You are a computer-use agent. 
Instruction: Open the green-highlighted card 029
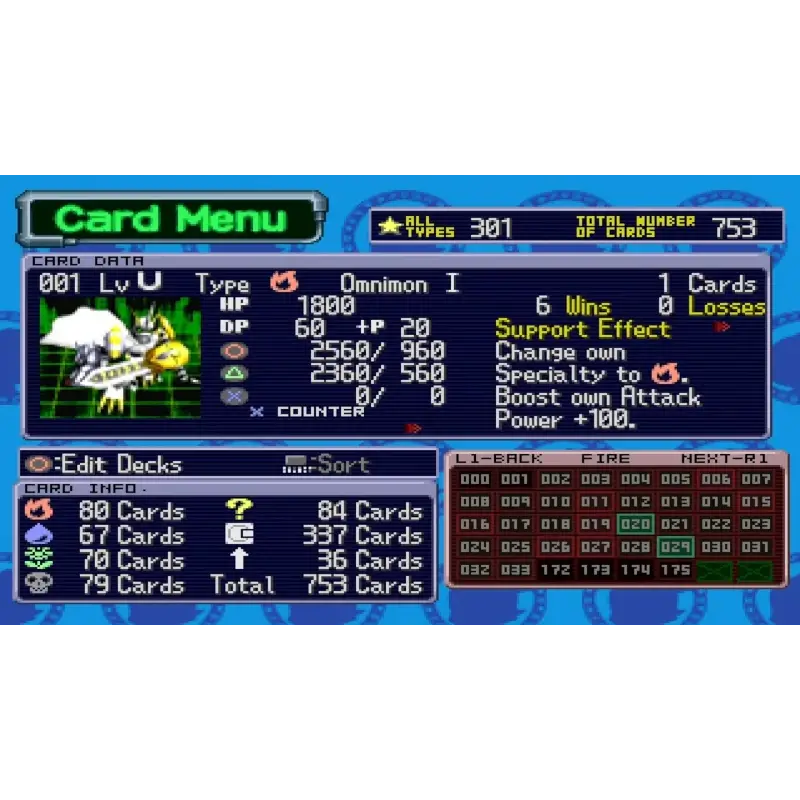tap(676, 547)
